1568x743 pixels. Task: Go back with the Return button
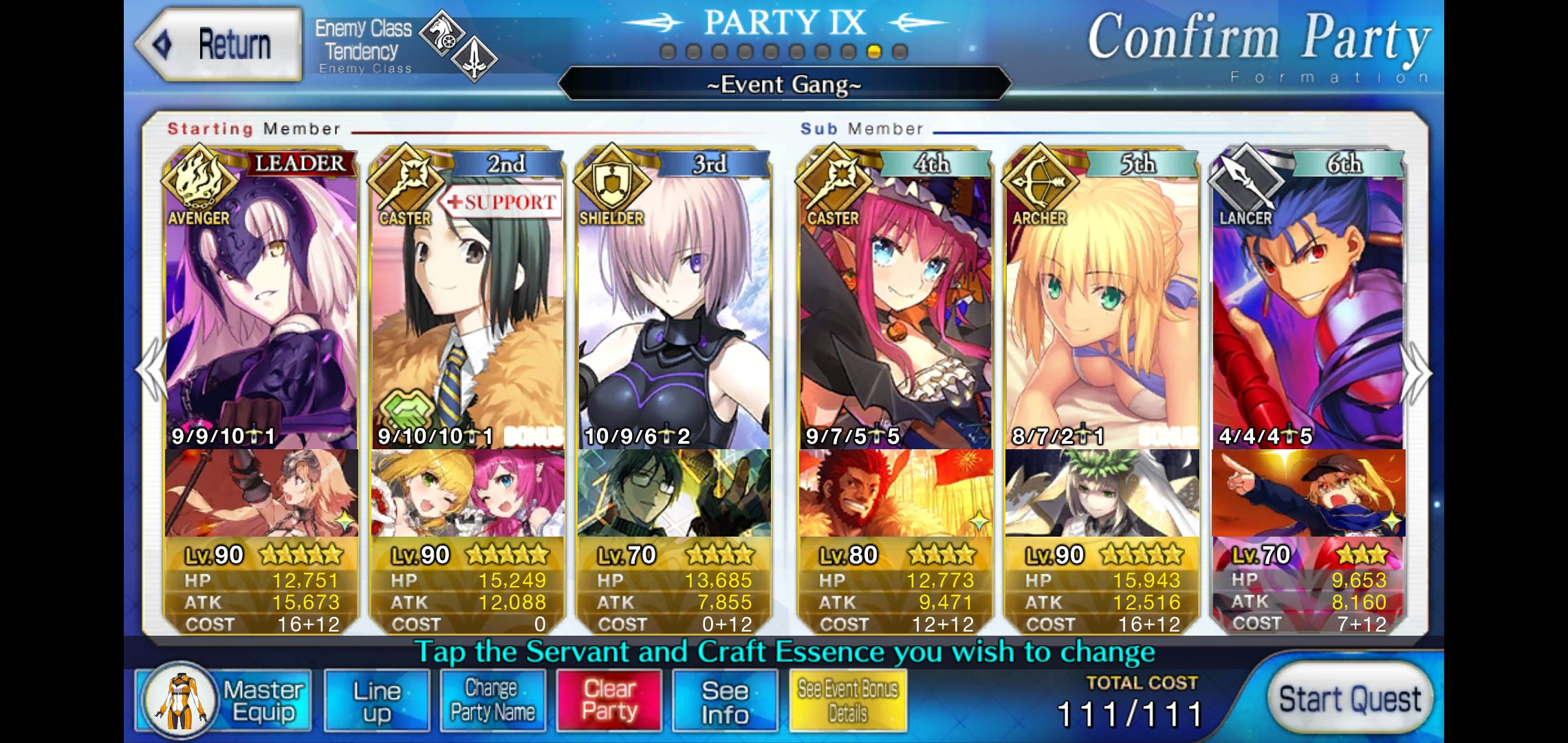[x=220, y=45]
